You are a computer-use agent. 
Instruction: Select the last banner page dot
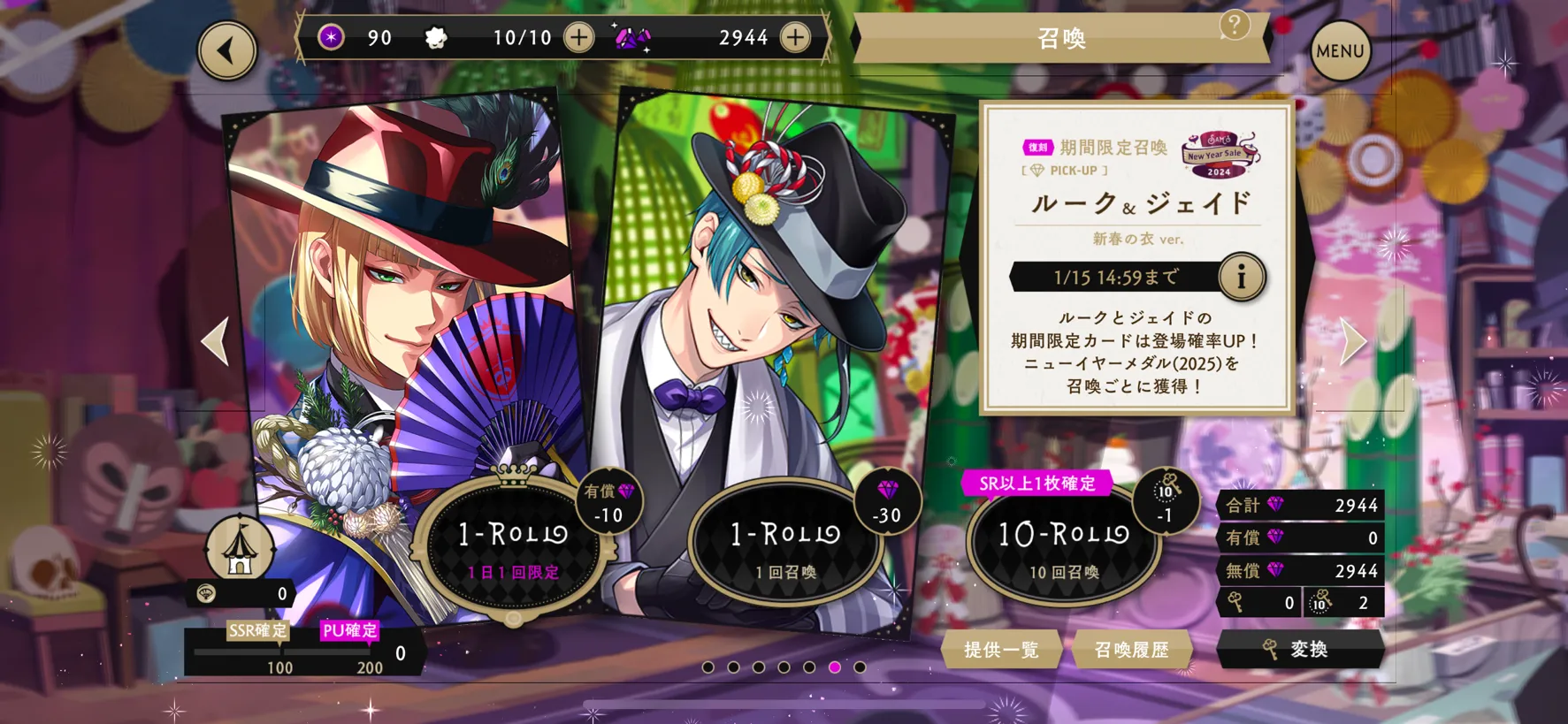pyautogui.click(x=860, y=667)
